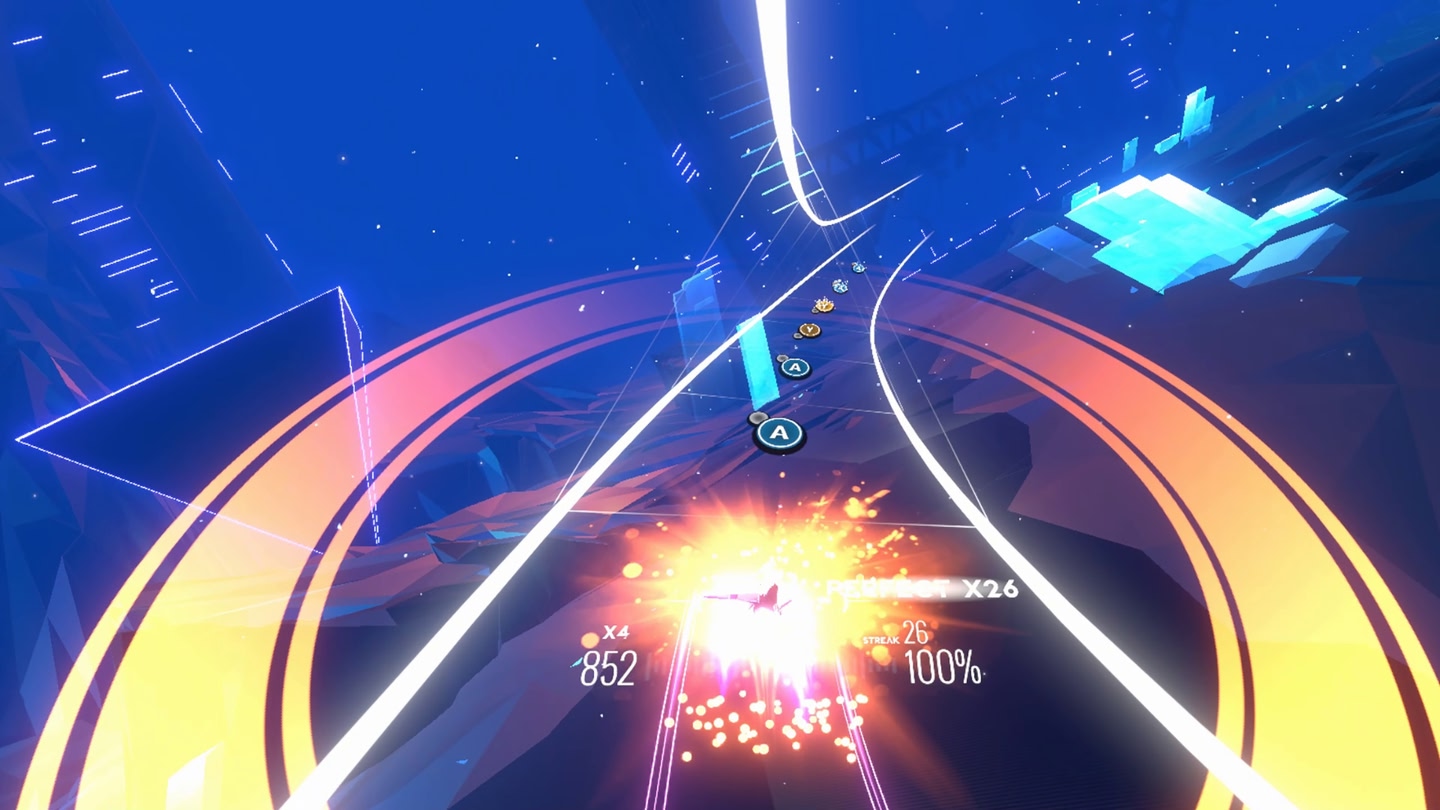Select the blue crystal note below the X
Screen dimensions: 1440x810
coord(840,287)
